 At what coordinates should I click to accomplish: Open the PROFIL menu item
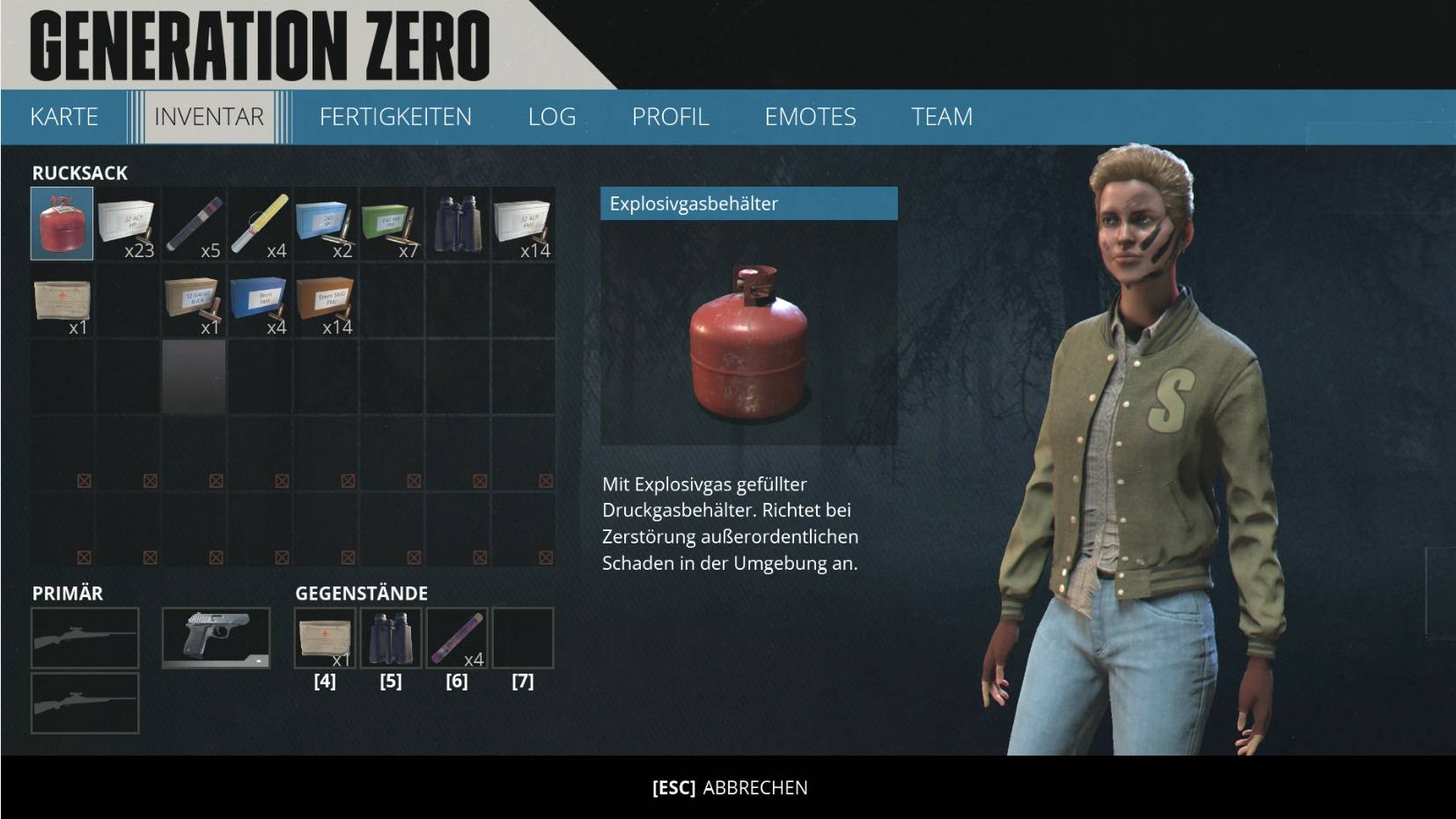coord(672,116)
